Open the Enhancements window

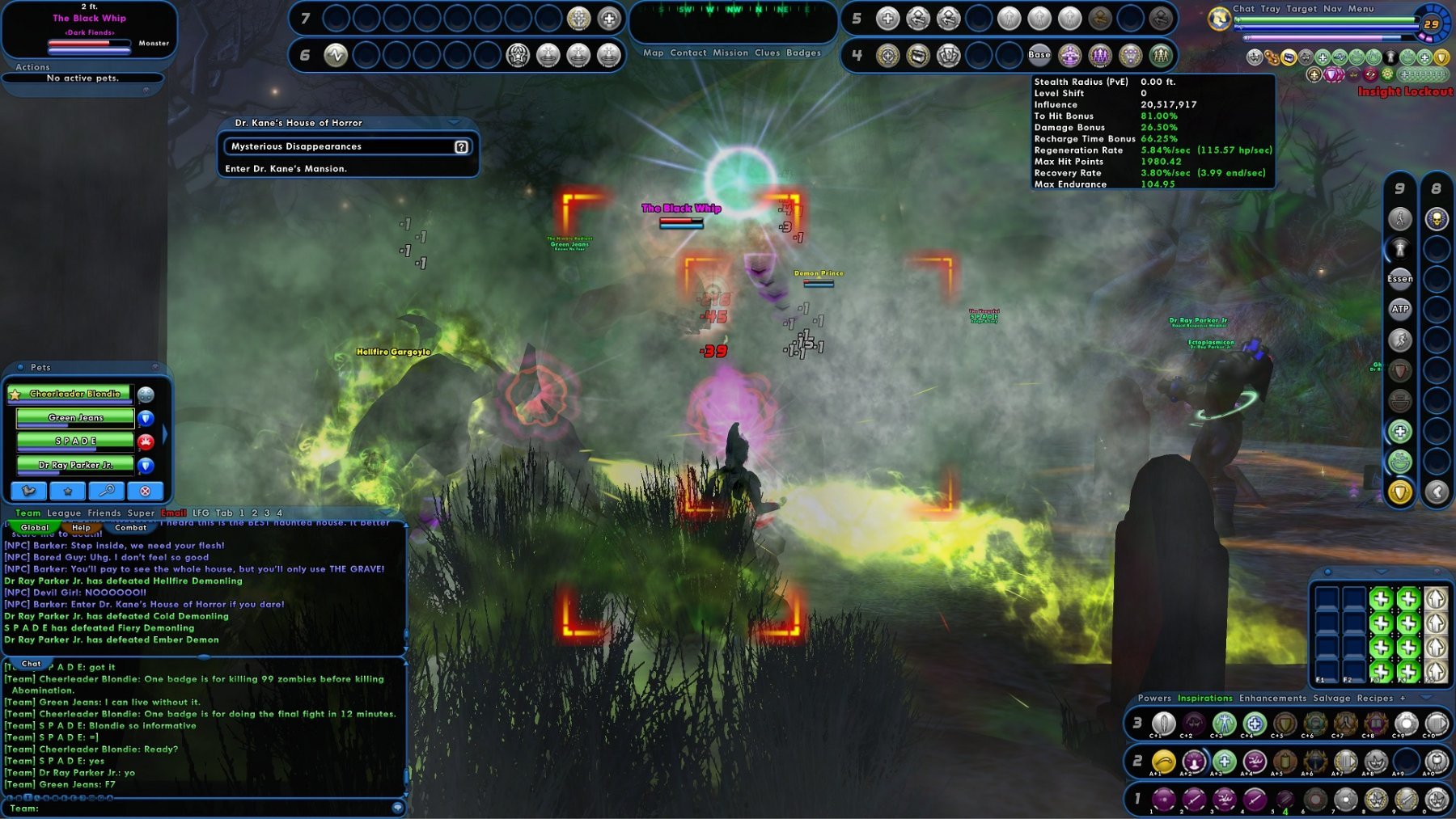coord(1272,699)
